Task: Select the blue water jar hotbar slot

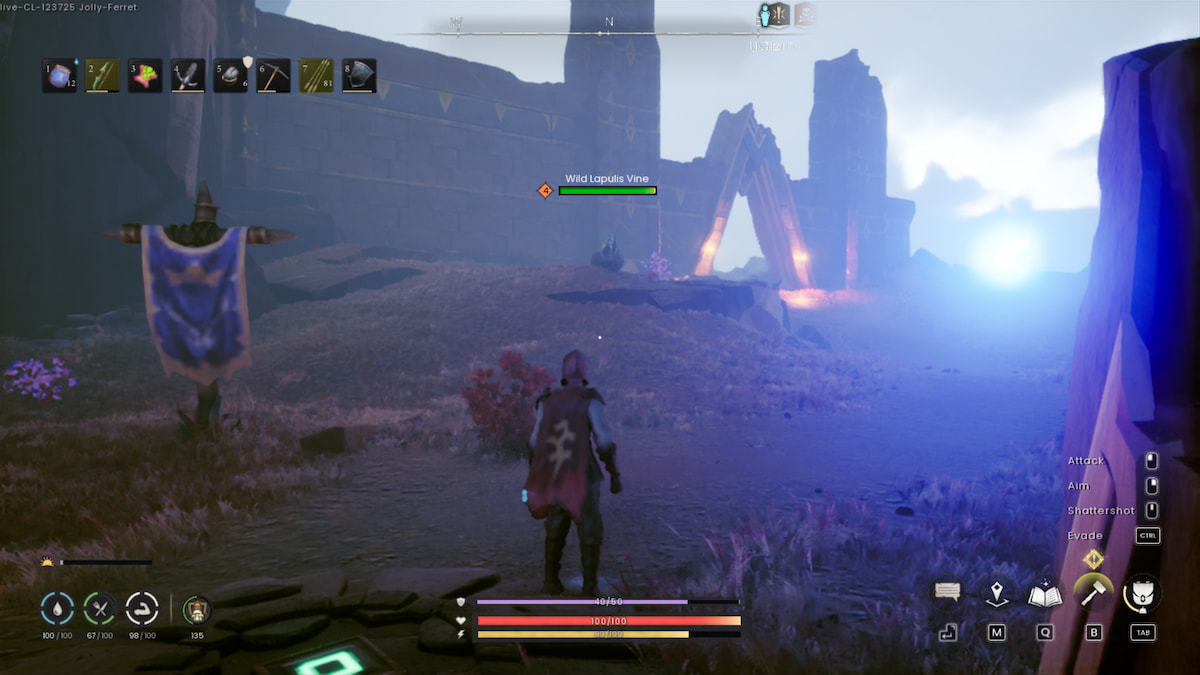Action: (59, 76)
